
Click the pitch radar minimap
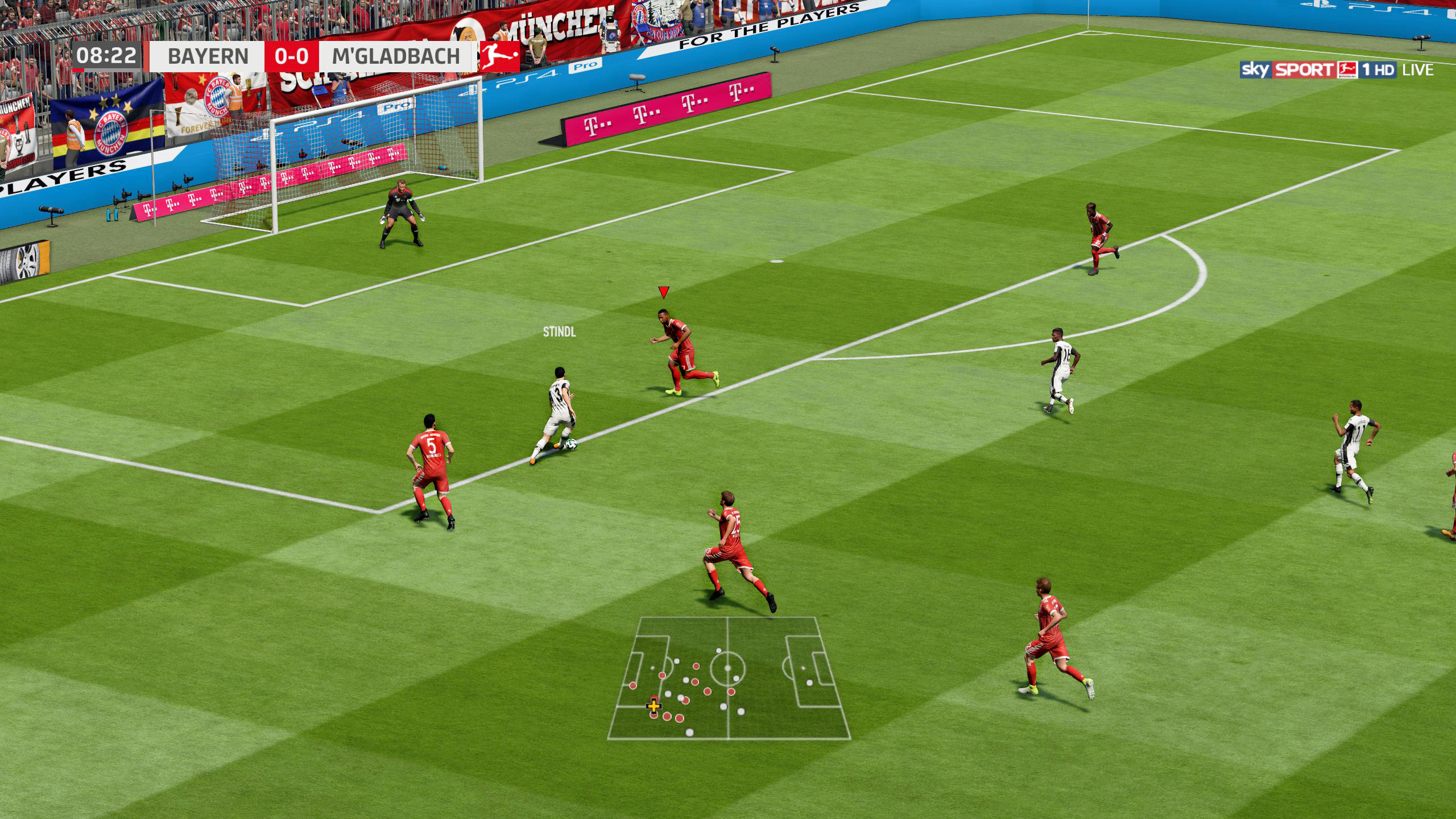pos(729,678)
